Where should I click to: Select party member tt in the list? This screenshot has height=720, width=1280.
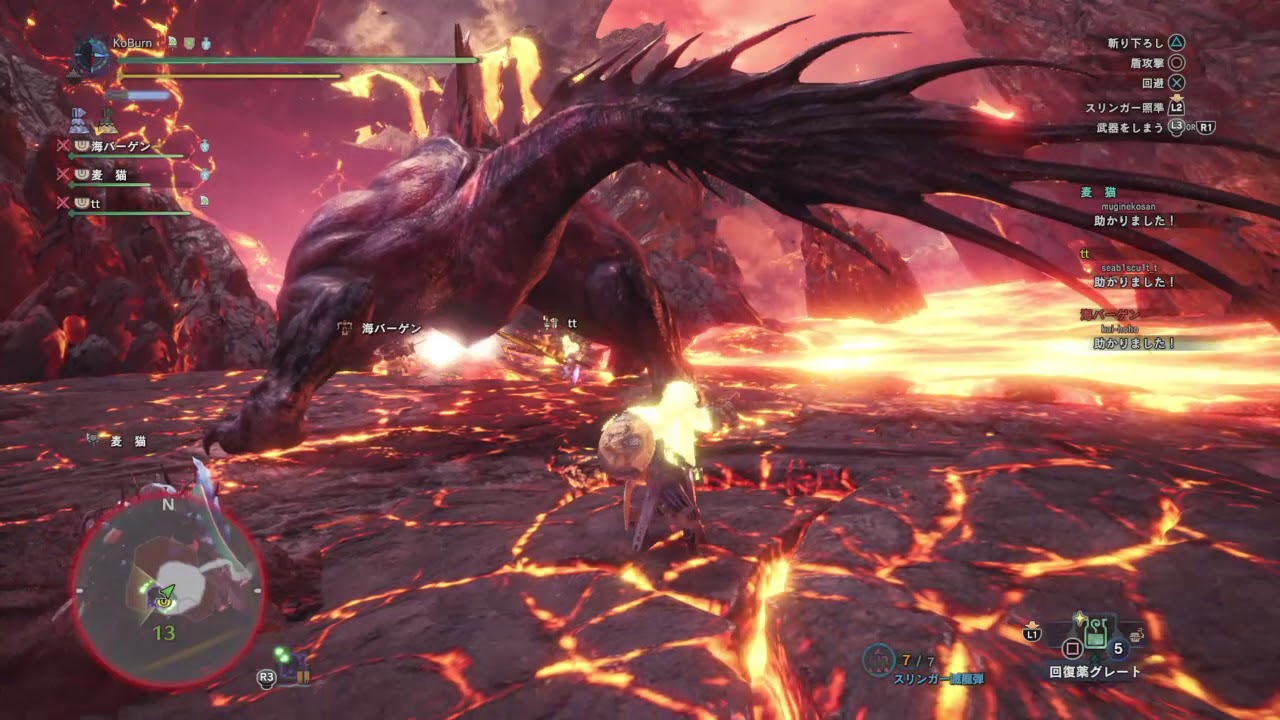pos(95,203)
